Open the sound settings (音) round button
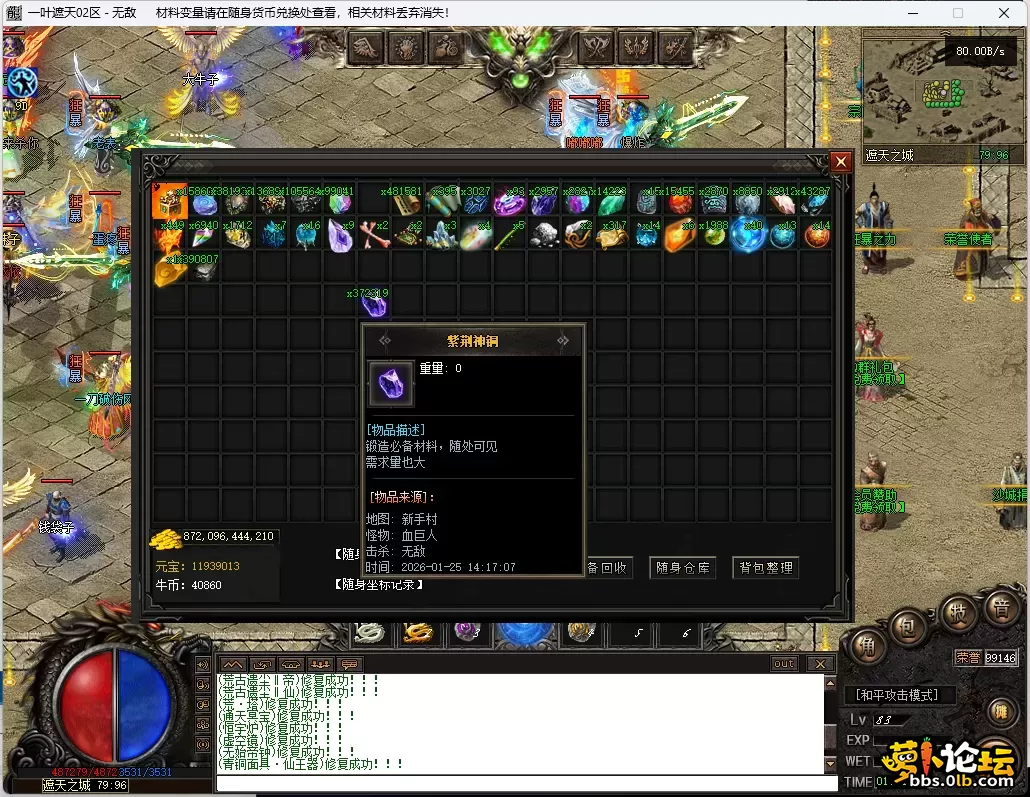 (999, 609)
